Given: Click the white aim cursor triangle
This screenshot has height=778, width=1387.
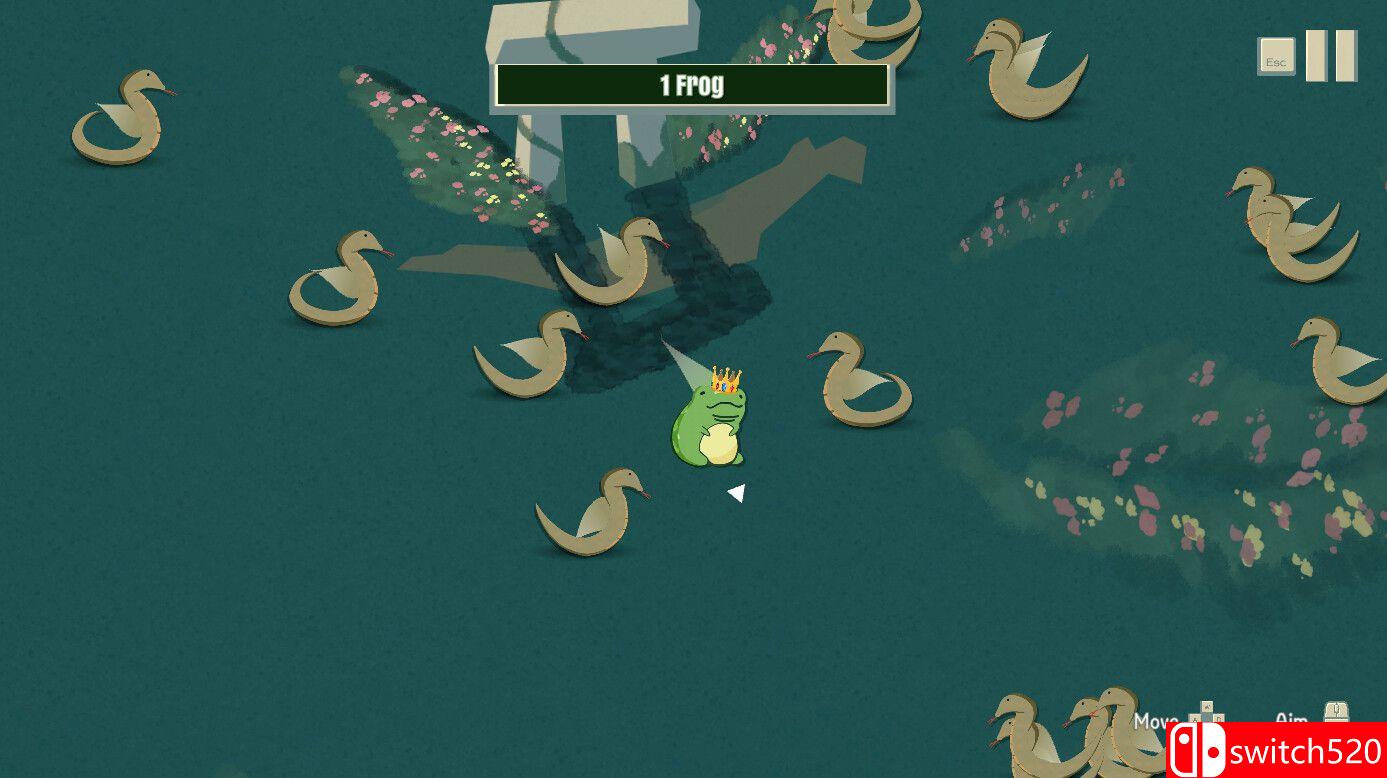Looking at the screenshot, I should click(x=738, y=491).
